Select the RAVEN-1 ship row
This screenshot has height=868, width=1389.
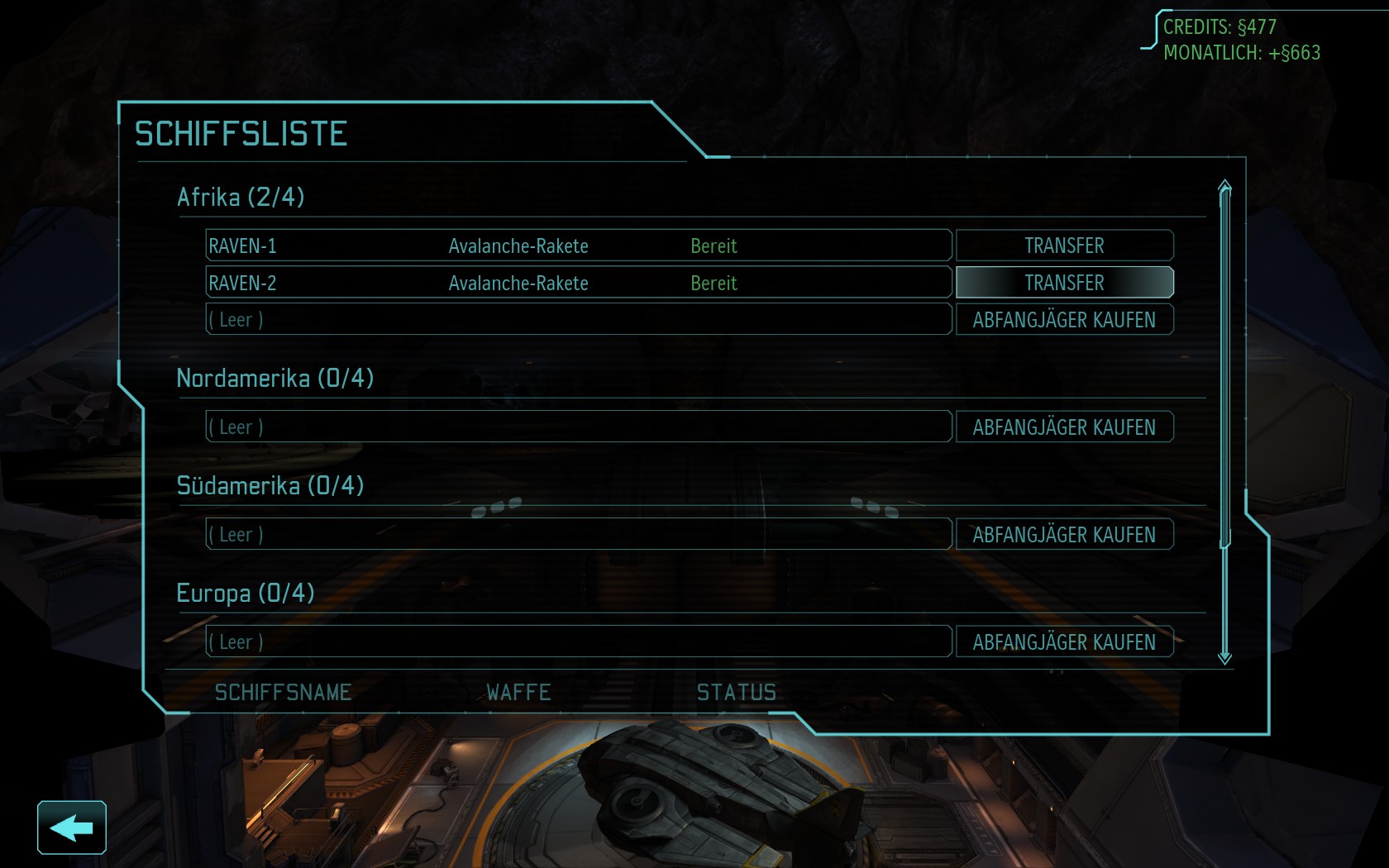[x=578, y=246]
